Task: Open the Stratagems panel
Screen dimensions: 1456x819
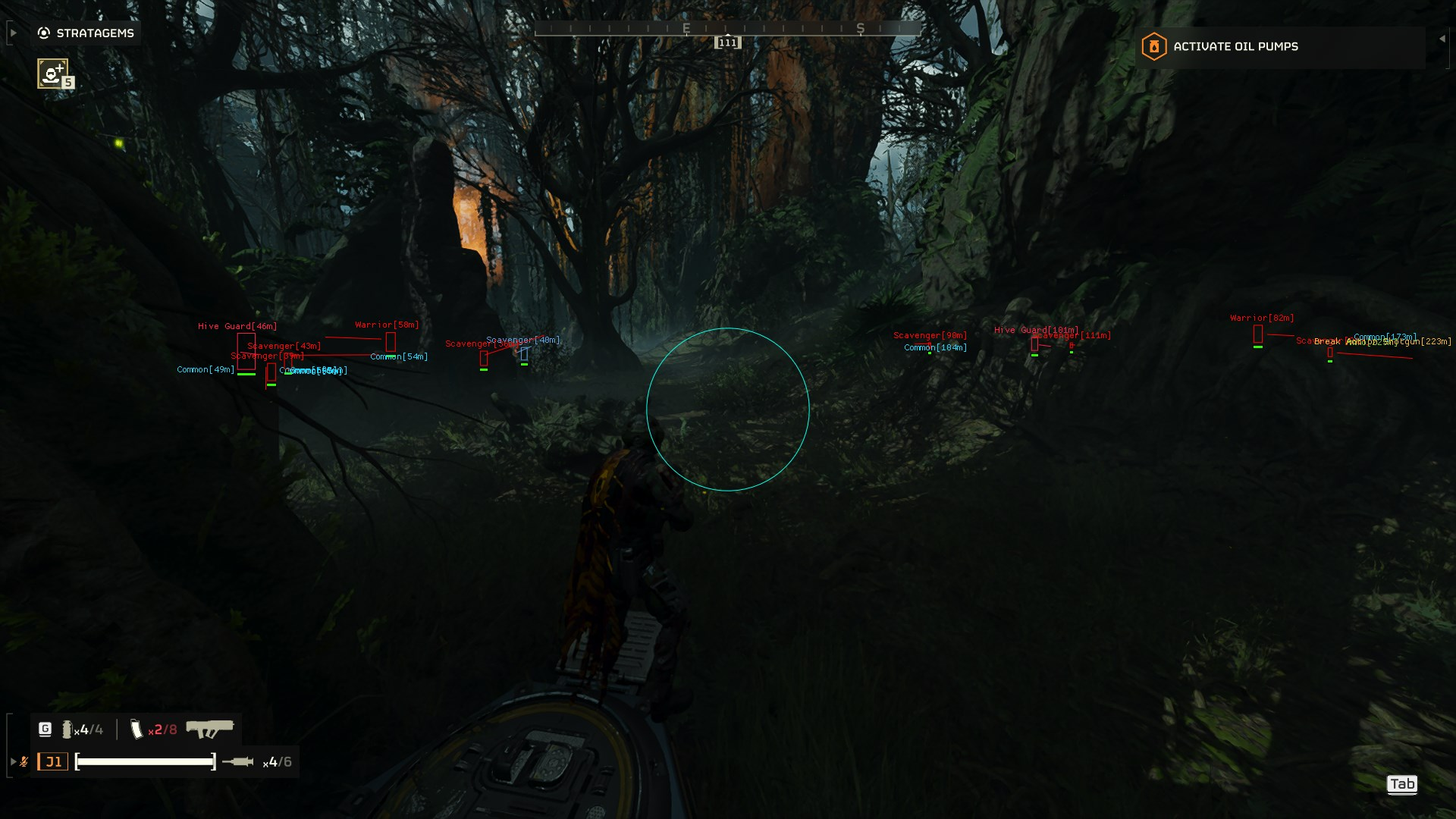Action: pyautogui.click(x=86, y=33)
